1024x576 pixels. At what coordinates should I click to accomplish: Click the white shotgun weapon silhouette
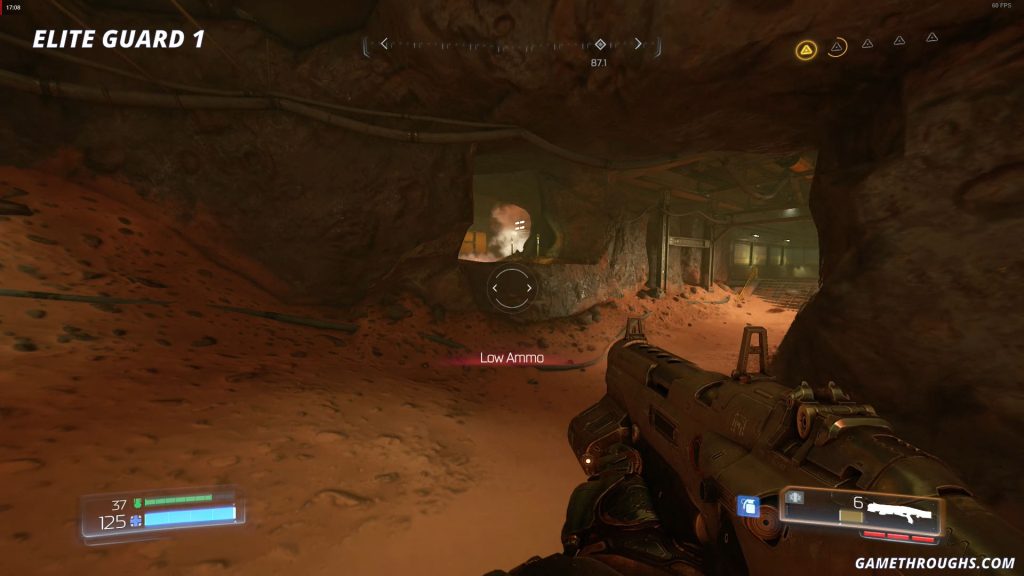[x=899, y=510]
